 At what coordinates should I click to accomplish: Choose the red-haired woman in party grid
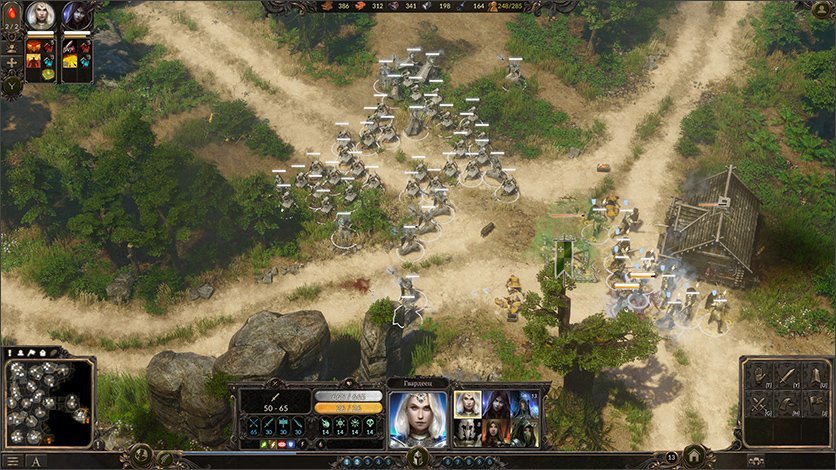point(495,432)
